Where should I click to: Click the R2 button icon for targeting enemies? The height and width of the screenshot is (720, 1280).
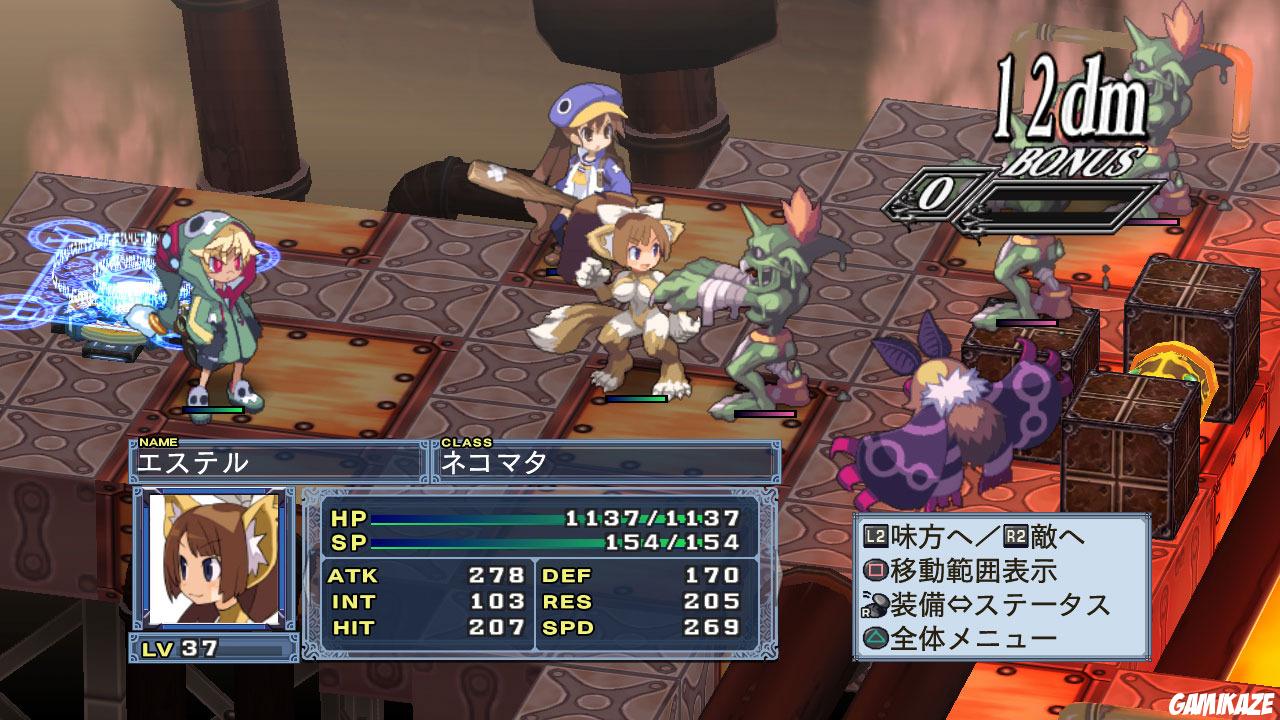(x=1016, y=534)
